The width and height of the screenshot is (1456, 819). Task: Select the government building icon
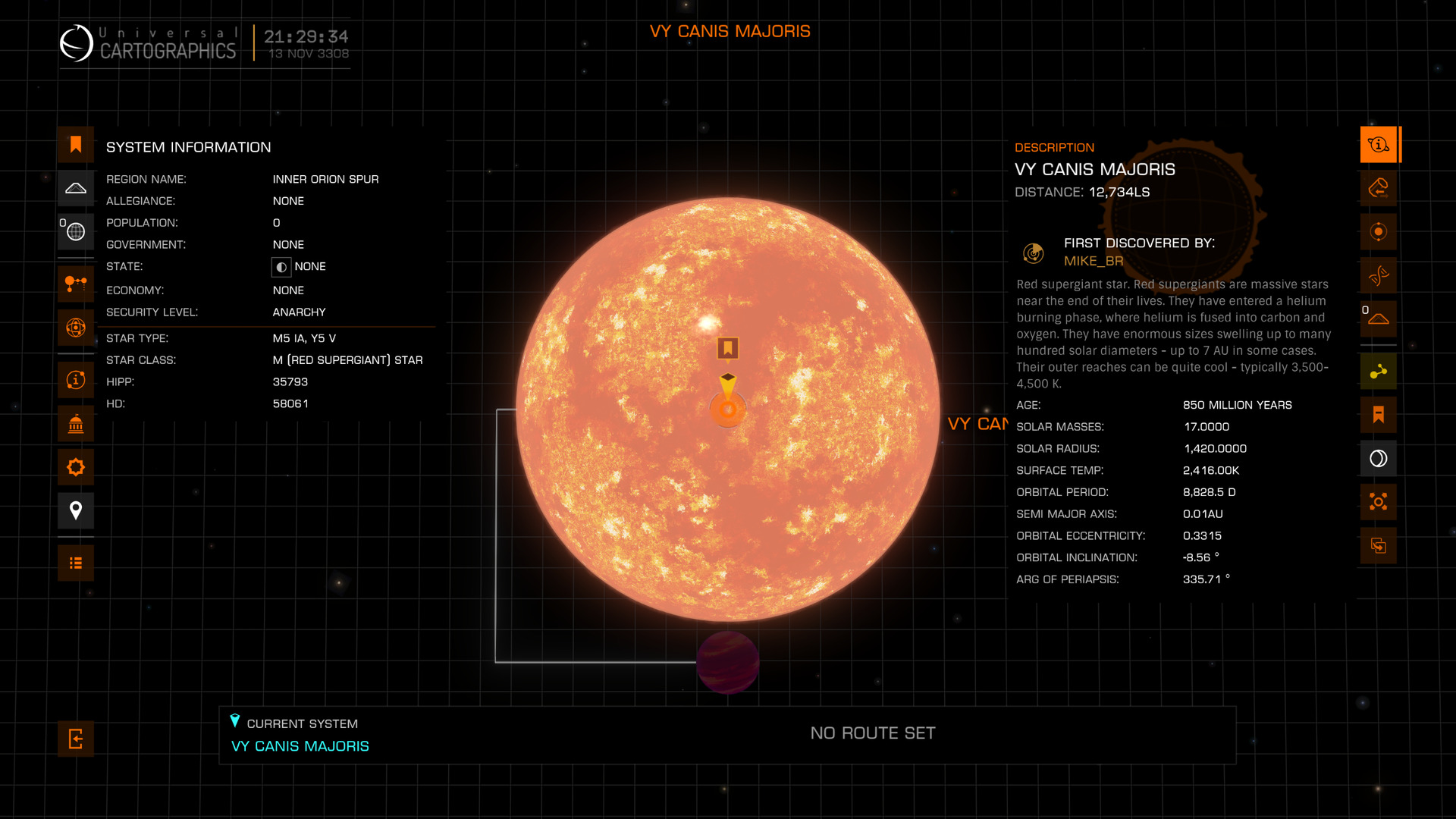coord(76,424)
